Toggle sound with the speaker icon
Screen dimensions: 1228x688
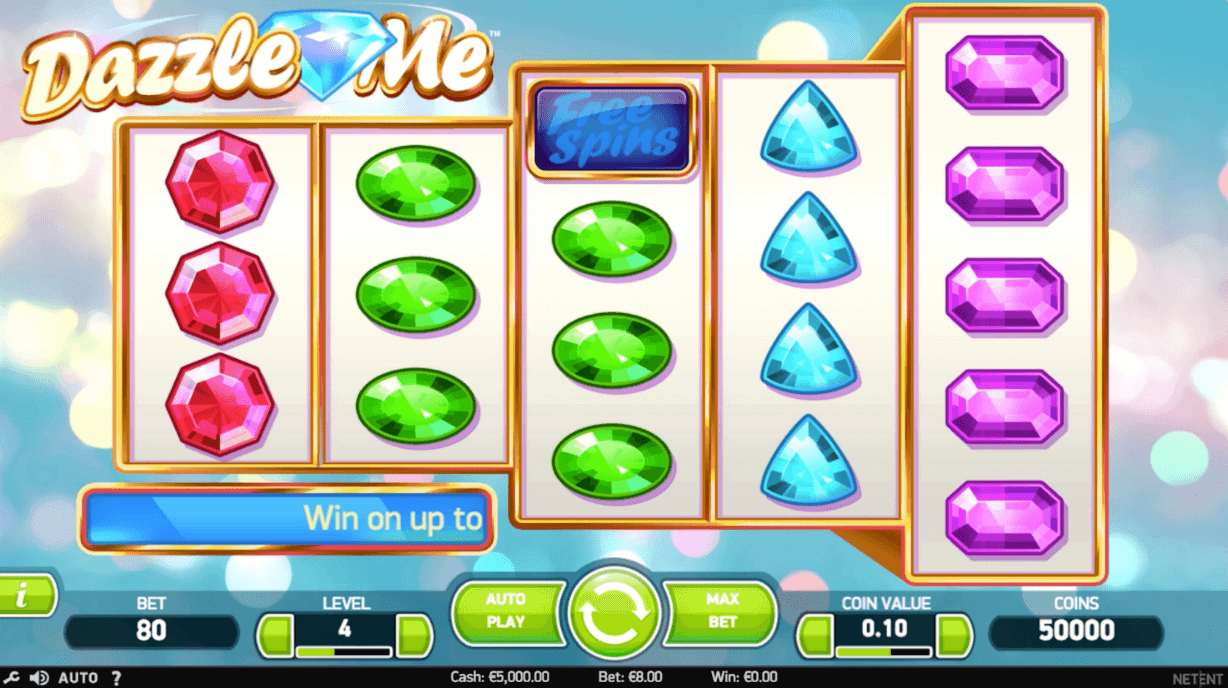(x=39, y=678)
